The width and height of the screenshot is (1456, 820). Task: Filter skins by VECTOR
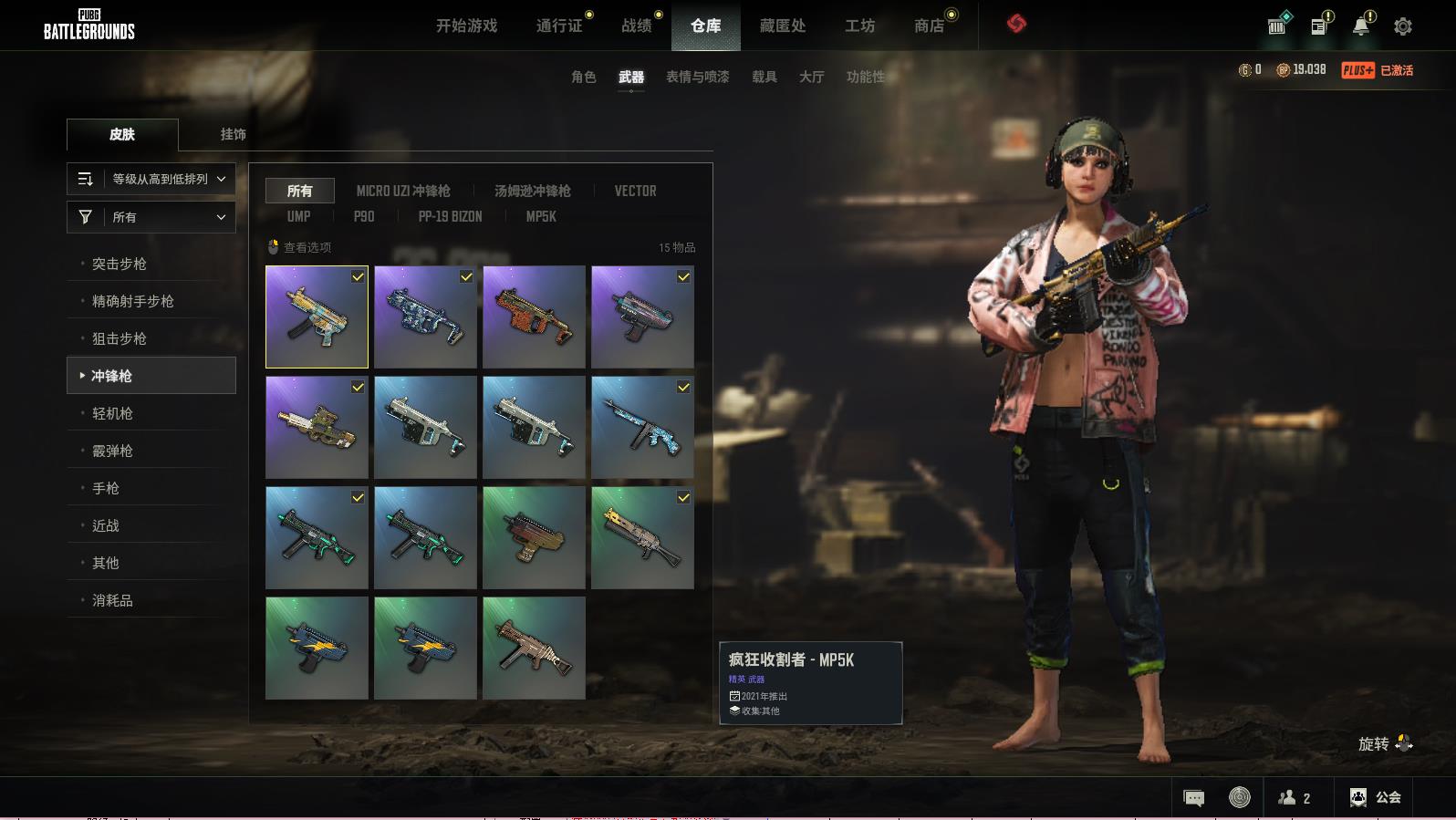(635, 191)
